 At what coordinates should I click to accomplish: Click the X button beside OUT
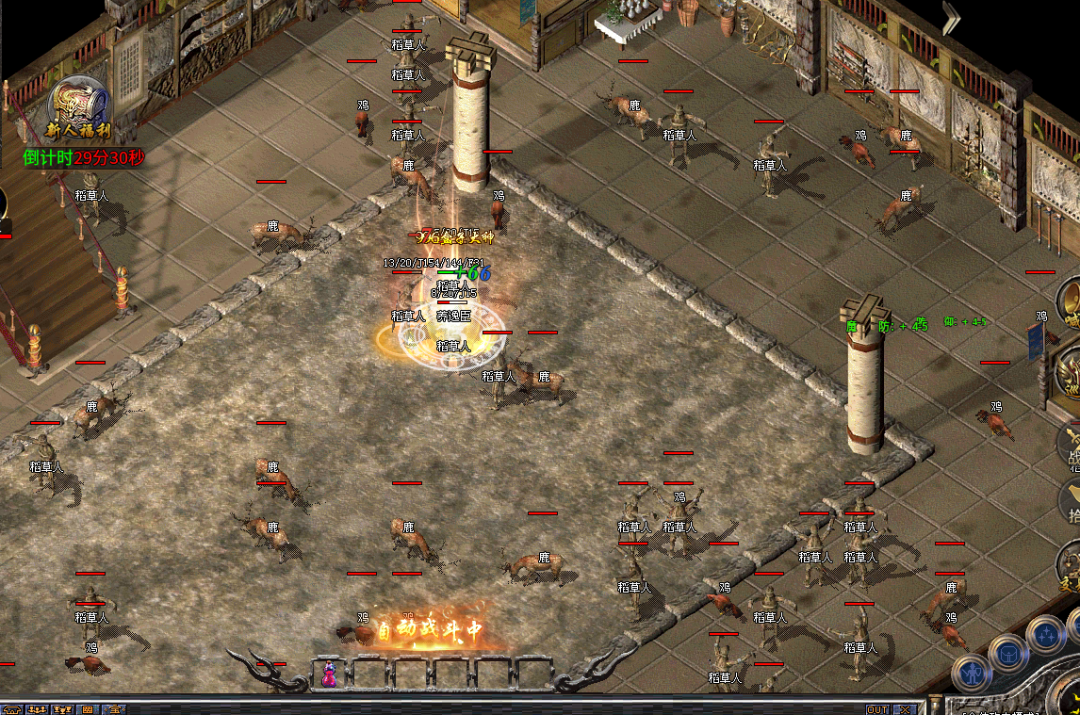pos(904,709)
